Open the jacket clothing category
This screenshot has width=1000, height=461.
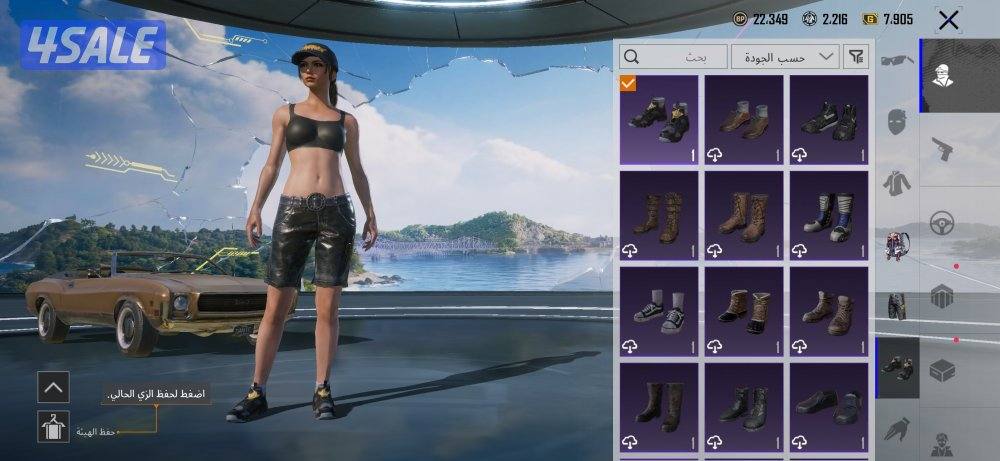coord(895,184)
